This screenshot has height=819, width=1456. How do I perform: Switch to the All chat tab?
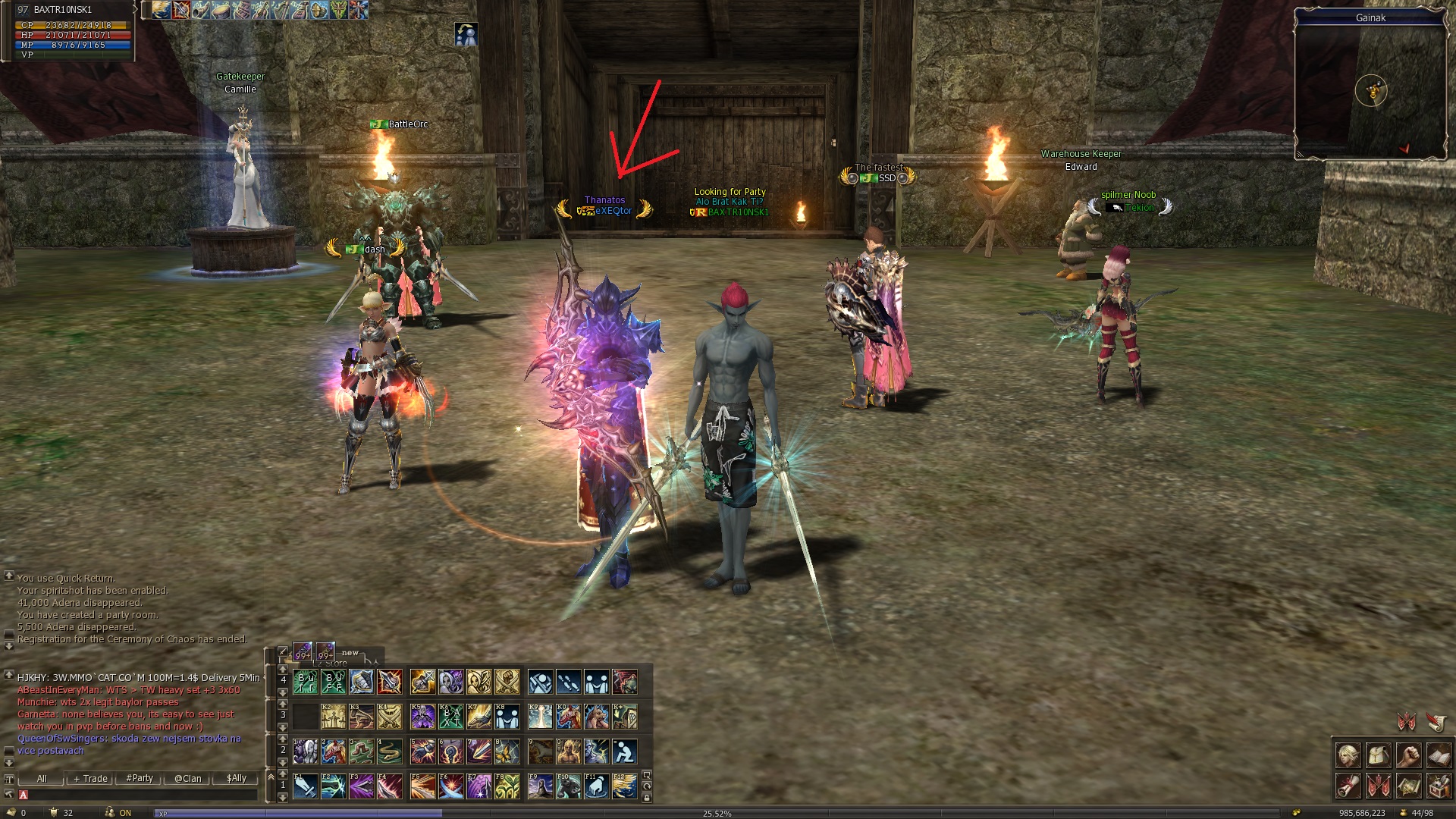[42, 778]
